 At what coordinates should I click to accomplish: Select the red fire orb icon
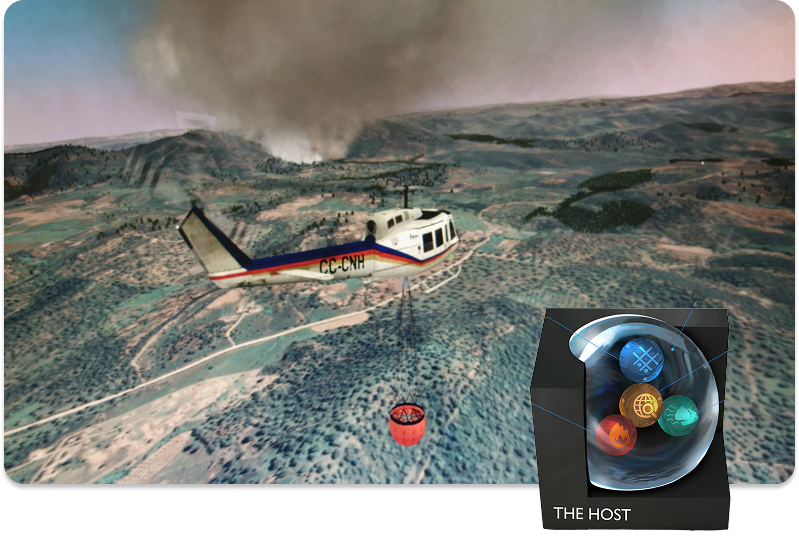[x=617, y=436]
